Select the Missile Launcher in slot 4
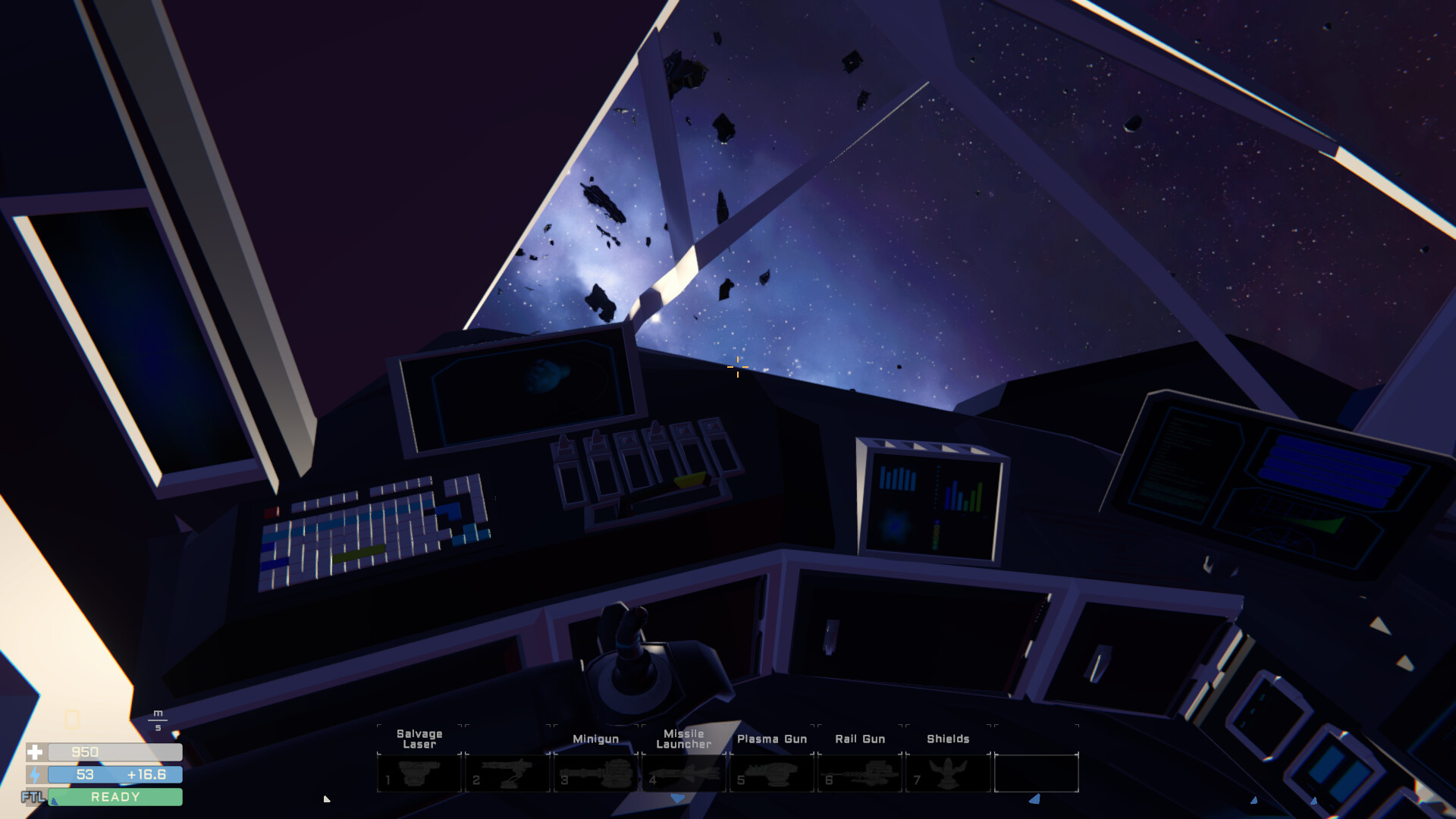This screenshot has height=819, width=1456. point(683,772)
